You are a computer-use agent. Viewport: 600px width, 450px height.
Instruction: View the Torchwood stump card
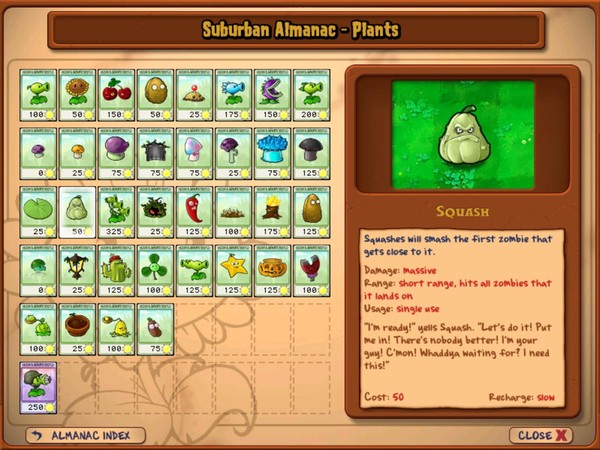pos(272,212)
